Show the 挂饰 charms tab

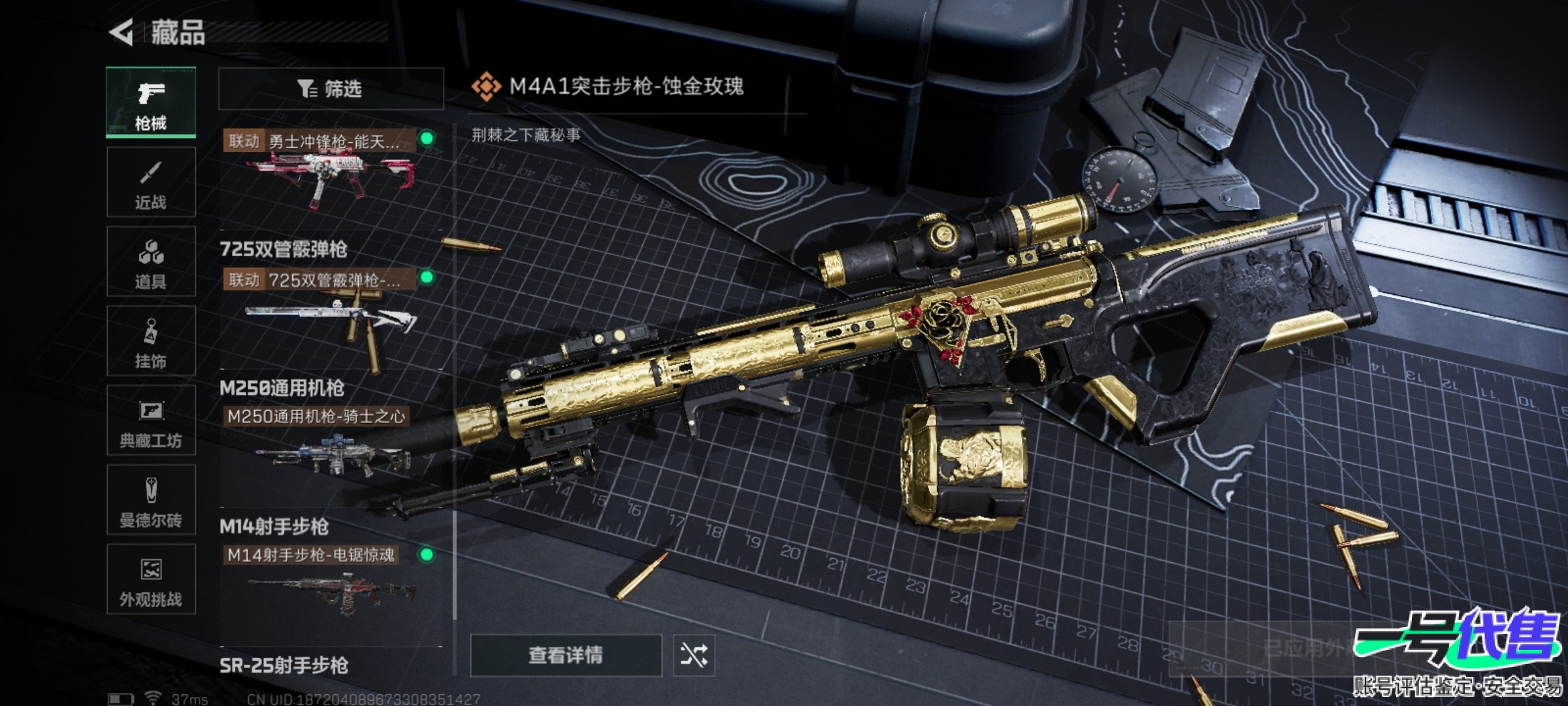pyautogui.click(x=151, y=341)
